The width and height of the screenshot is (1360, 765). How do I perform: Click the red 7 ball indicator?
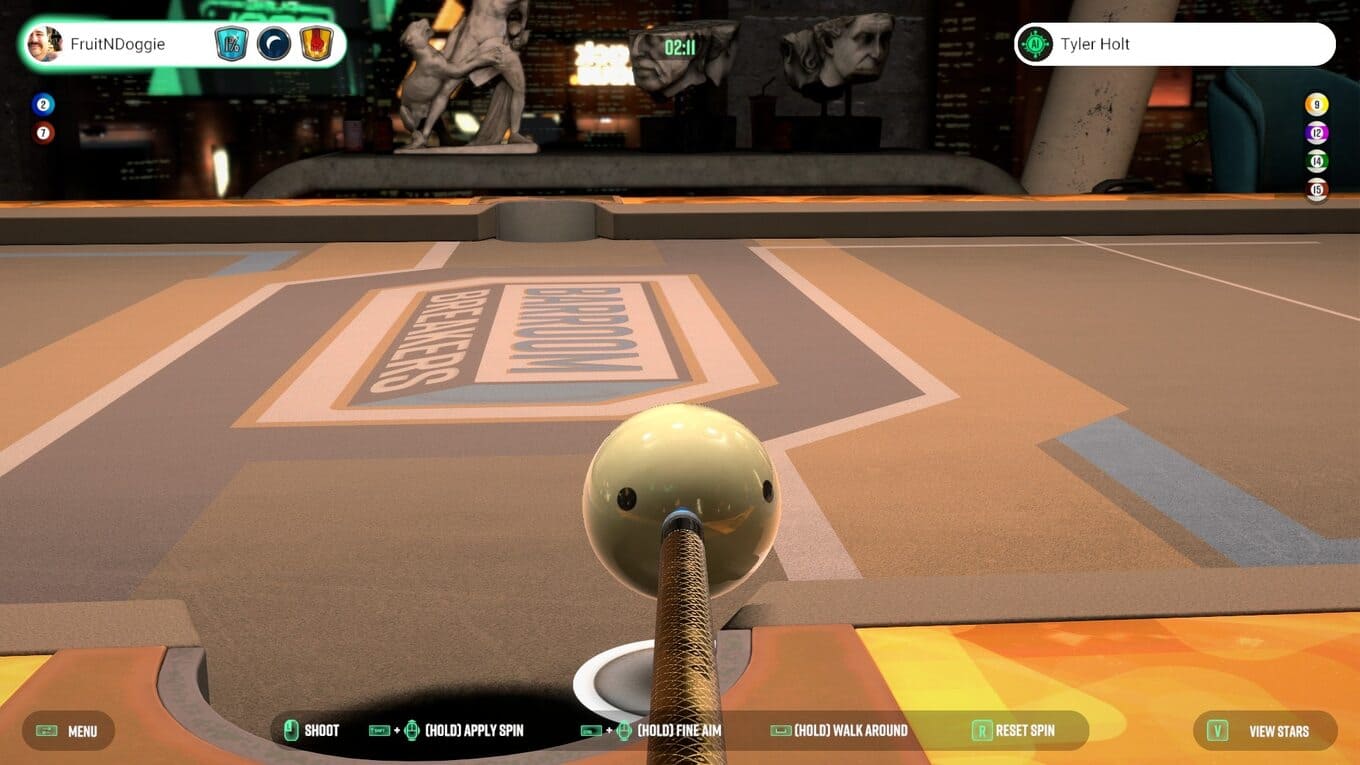tap(43, 132)
